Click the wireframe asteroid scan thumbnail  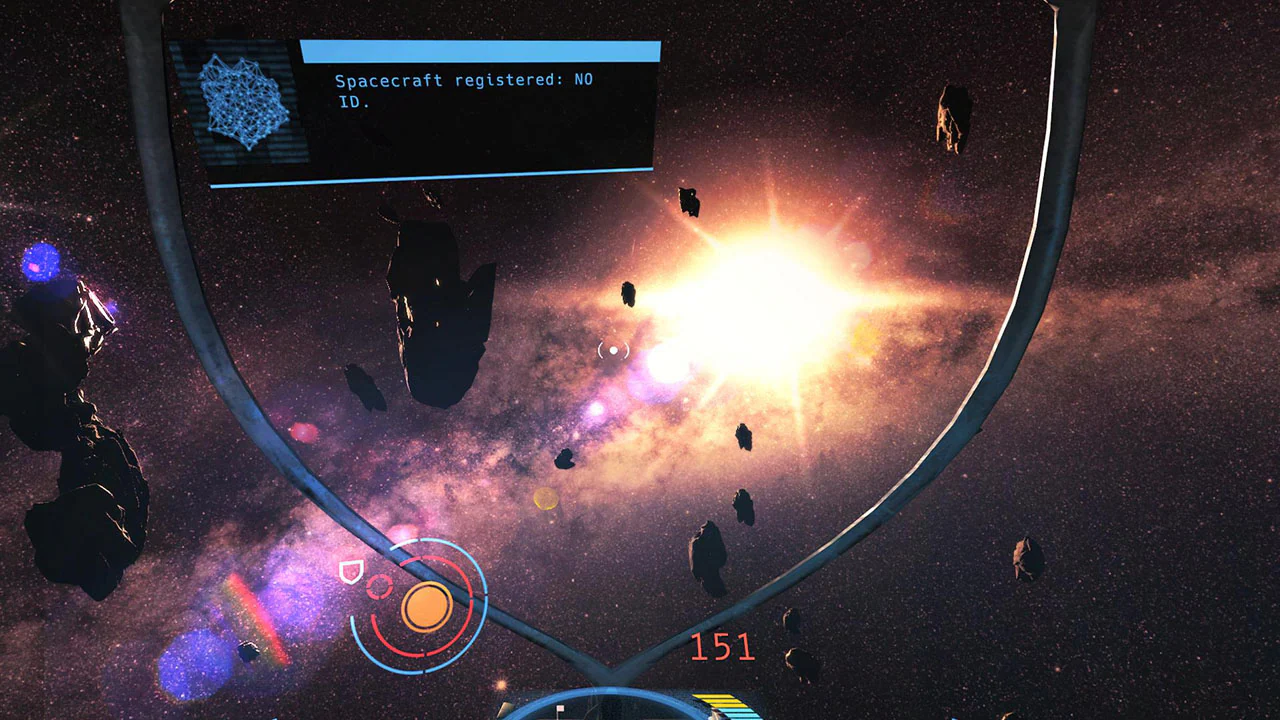tap(243, 100)
